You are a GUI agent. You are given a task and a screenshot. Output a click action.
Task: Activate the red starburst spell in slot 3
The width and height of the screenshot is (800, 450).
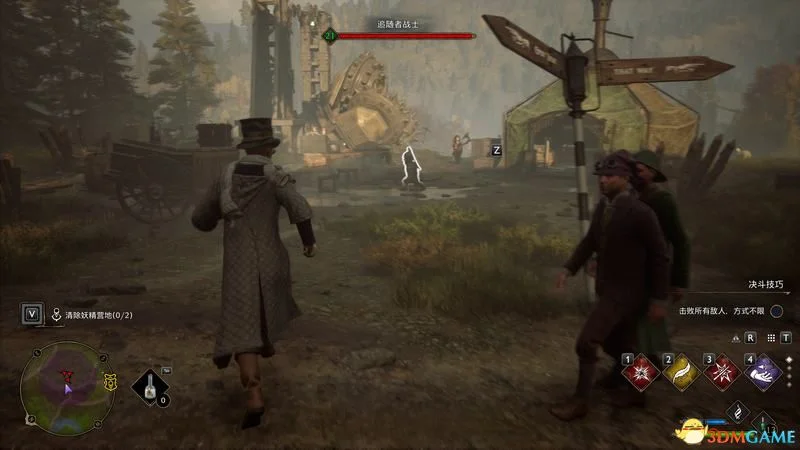pyautogui.click(x=720, y=373)
